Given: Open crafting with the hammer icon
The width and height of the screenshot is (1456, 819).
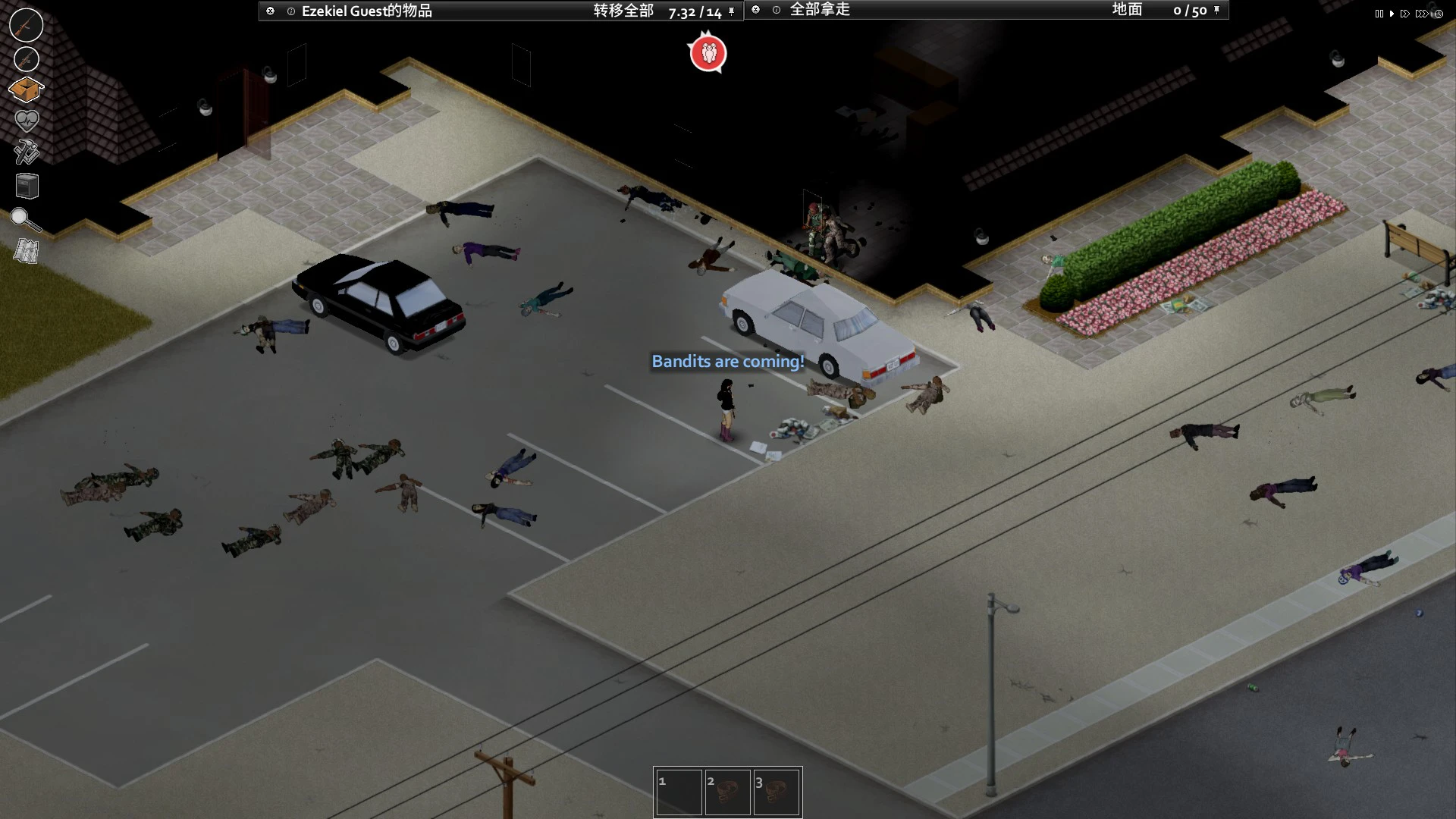Looking at the screenshot, I should [27, 152].
